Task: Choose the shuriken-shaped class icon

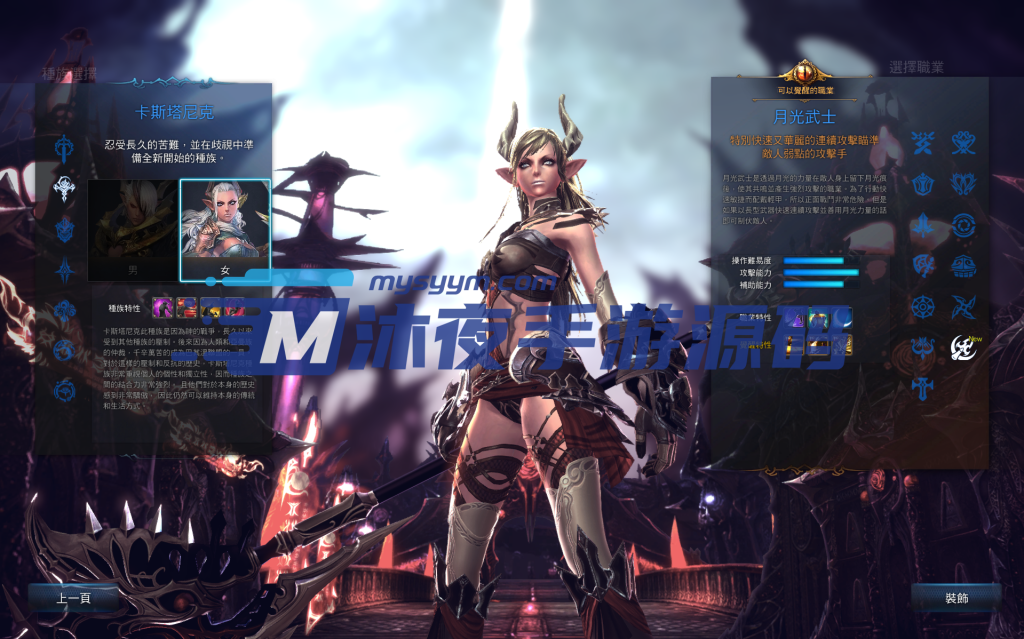Action: click(x=963, y=306)
